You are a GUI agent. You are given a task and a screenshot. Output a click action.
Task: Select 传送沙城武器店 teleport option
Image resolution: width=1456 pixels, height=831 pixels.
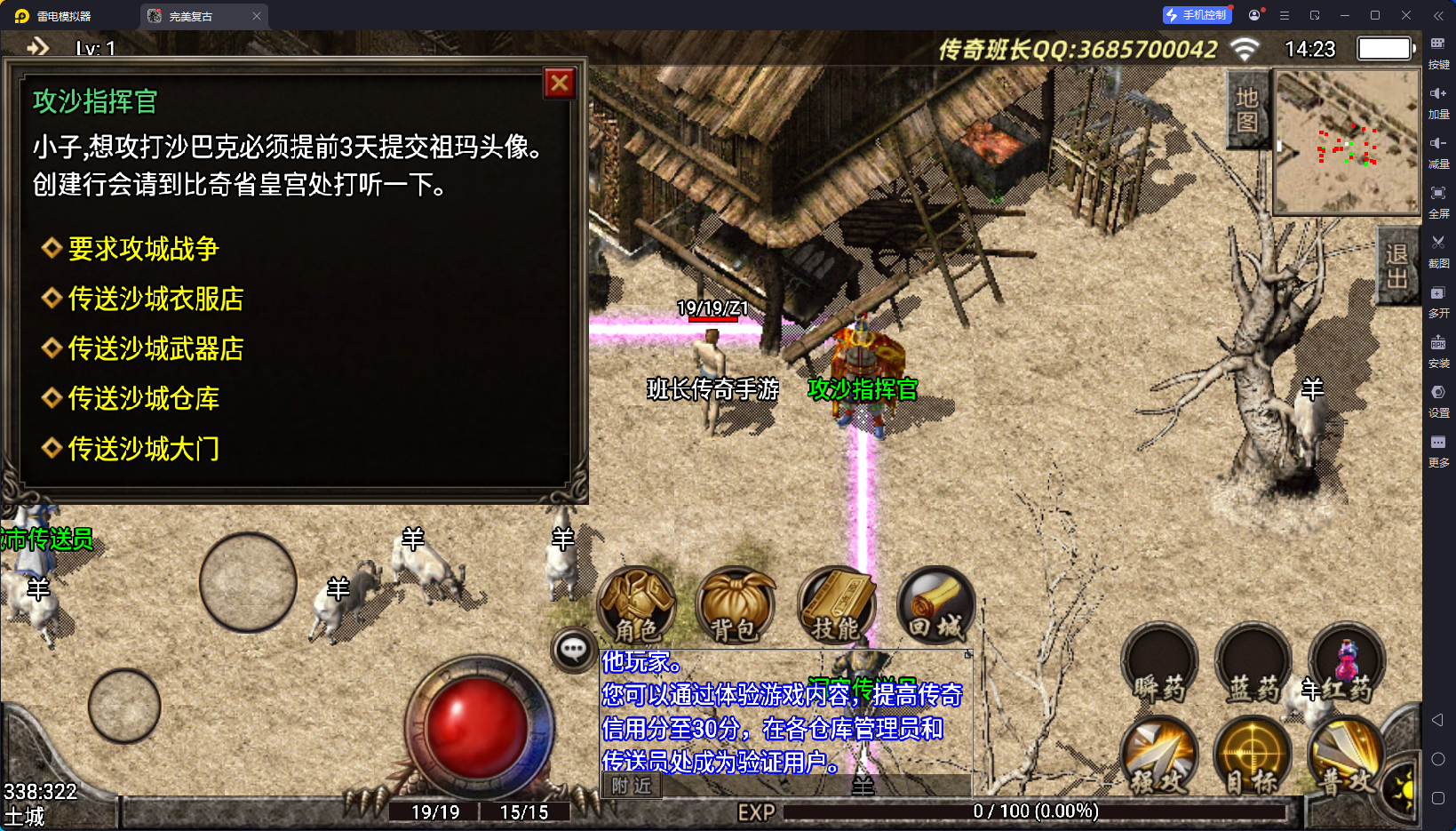point(155,348)
